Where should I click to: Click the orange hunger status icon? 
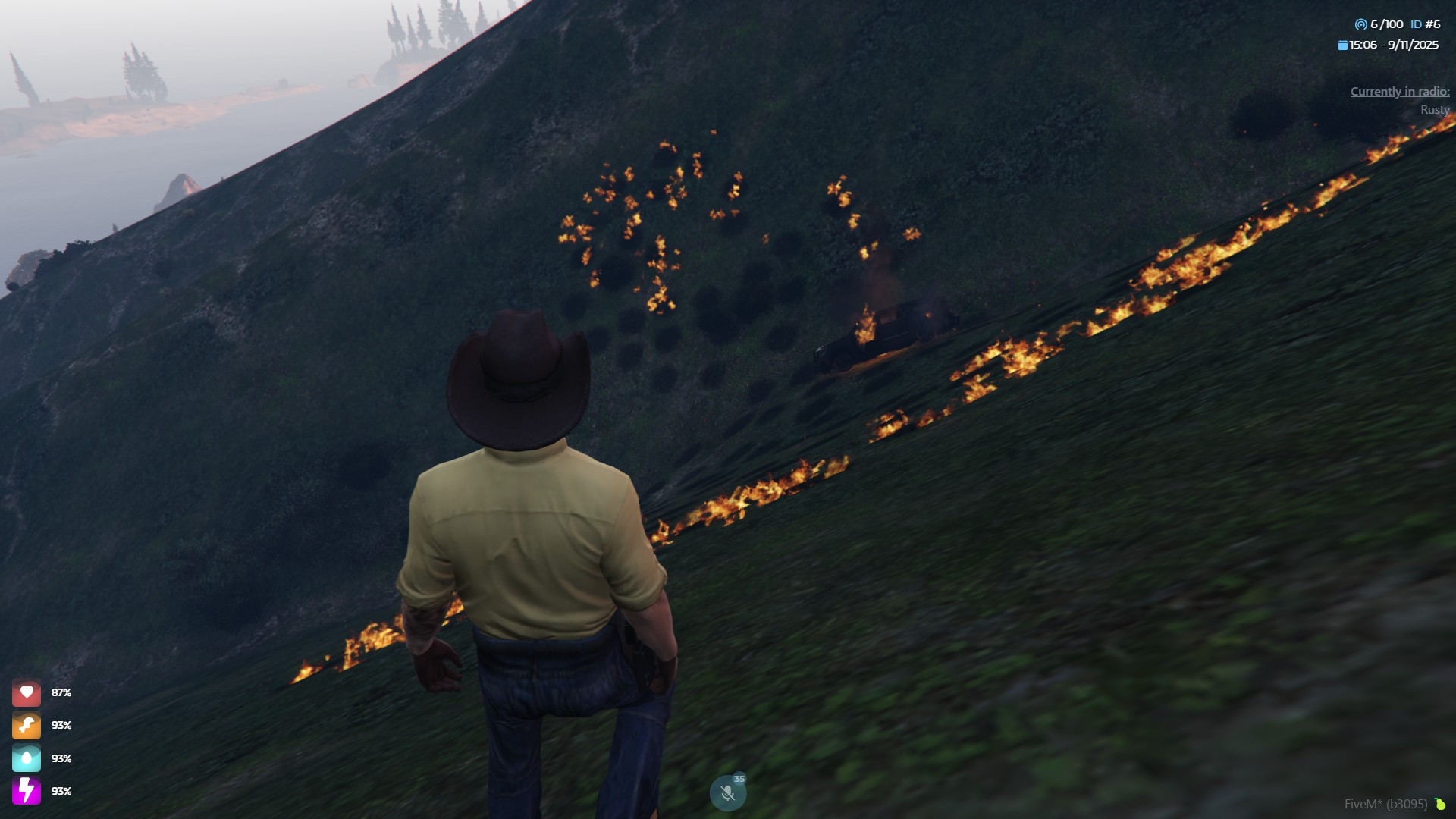tap(27, 726)
